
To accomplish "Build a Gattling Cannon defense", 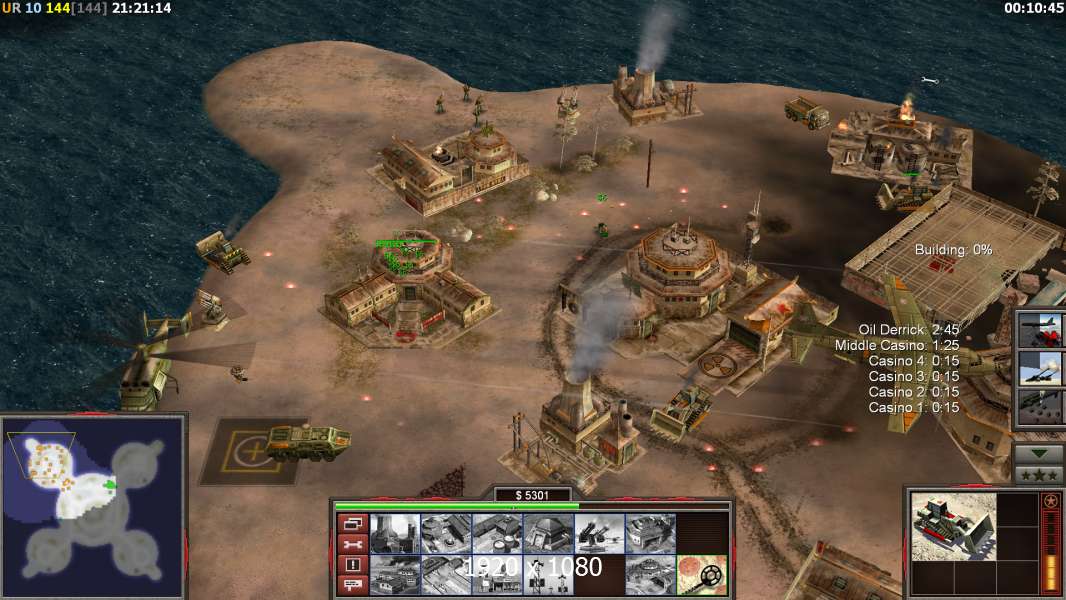I will point(599,533).
